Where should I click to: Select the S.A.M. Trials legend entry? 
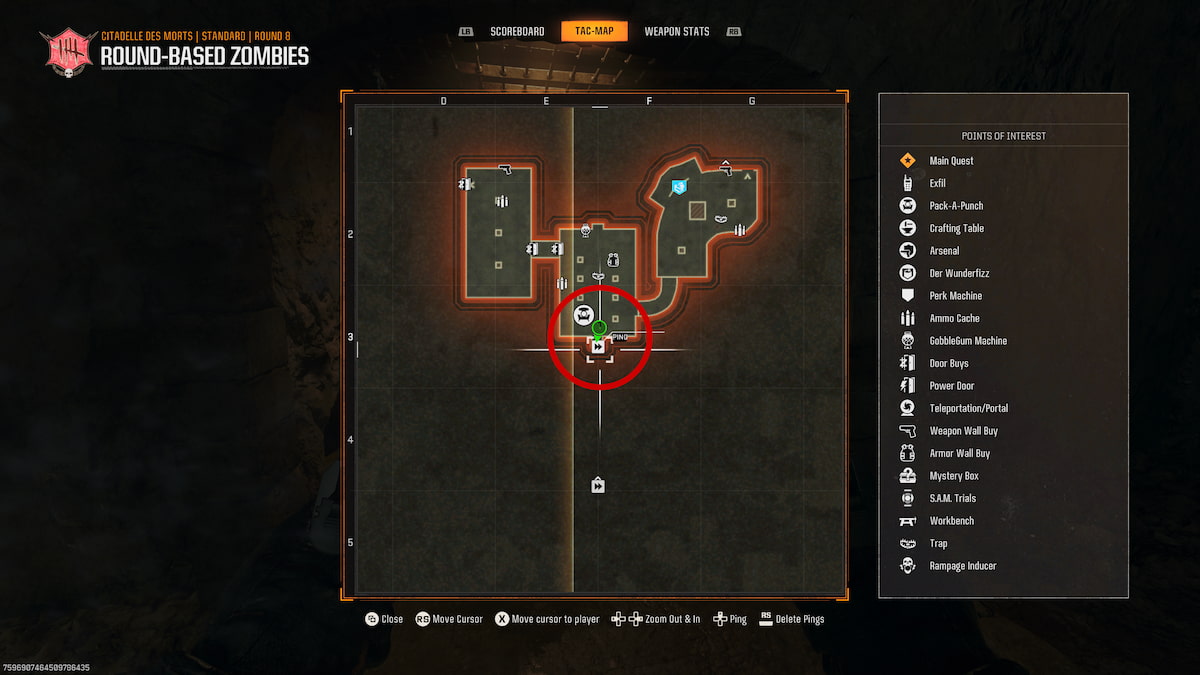952,498
